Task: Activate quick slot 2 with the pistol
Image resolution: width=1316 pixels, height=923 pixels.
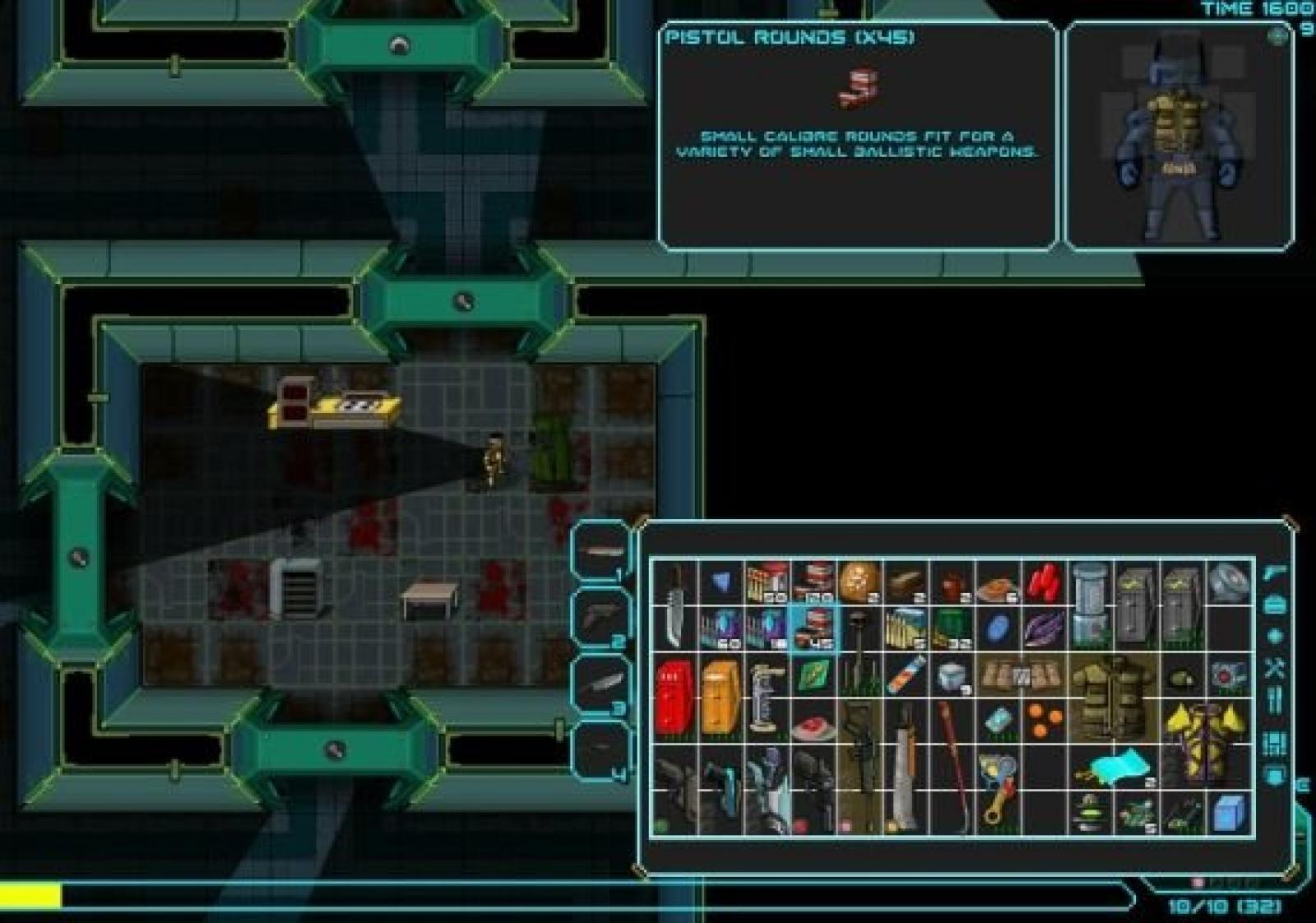Action: (600, 617)
